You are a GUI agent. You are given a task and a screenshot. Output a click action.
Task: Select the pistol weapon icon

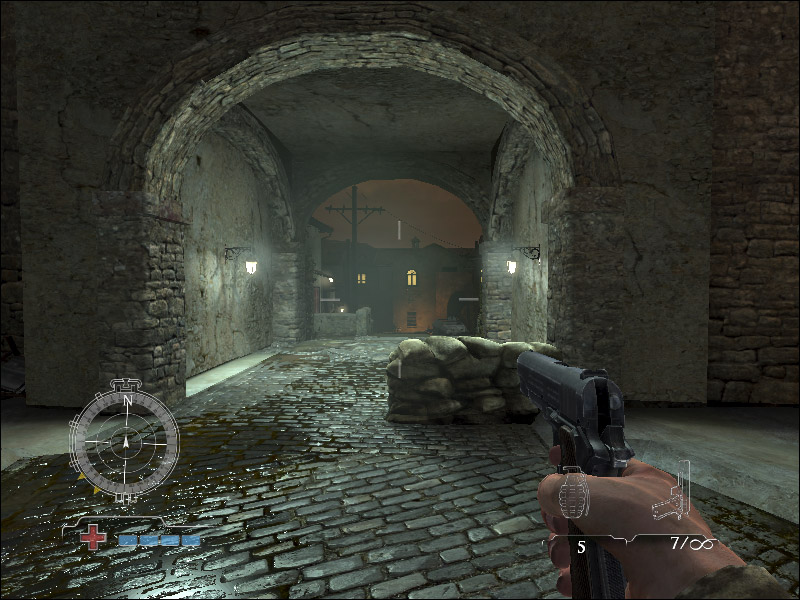pyautogui.click(x=672, y=494)
